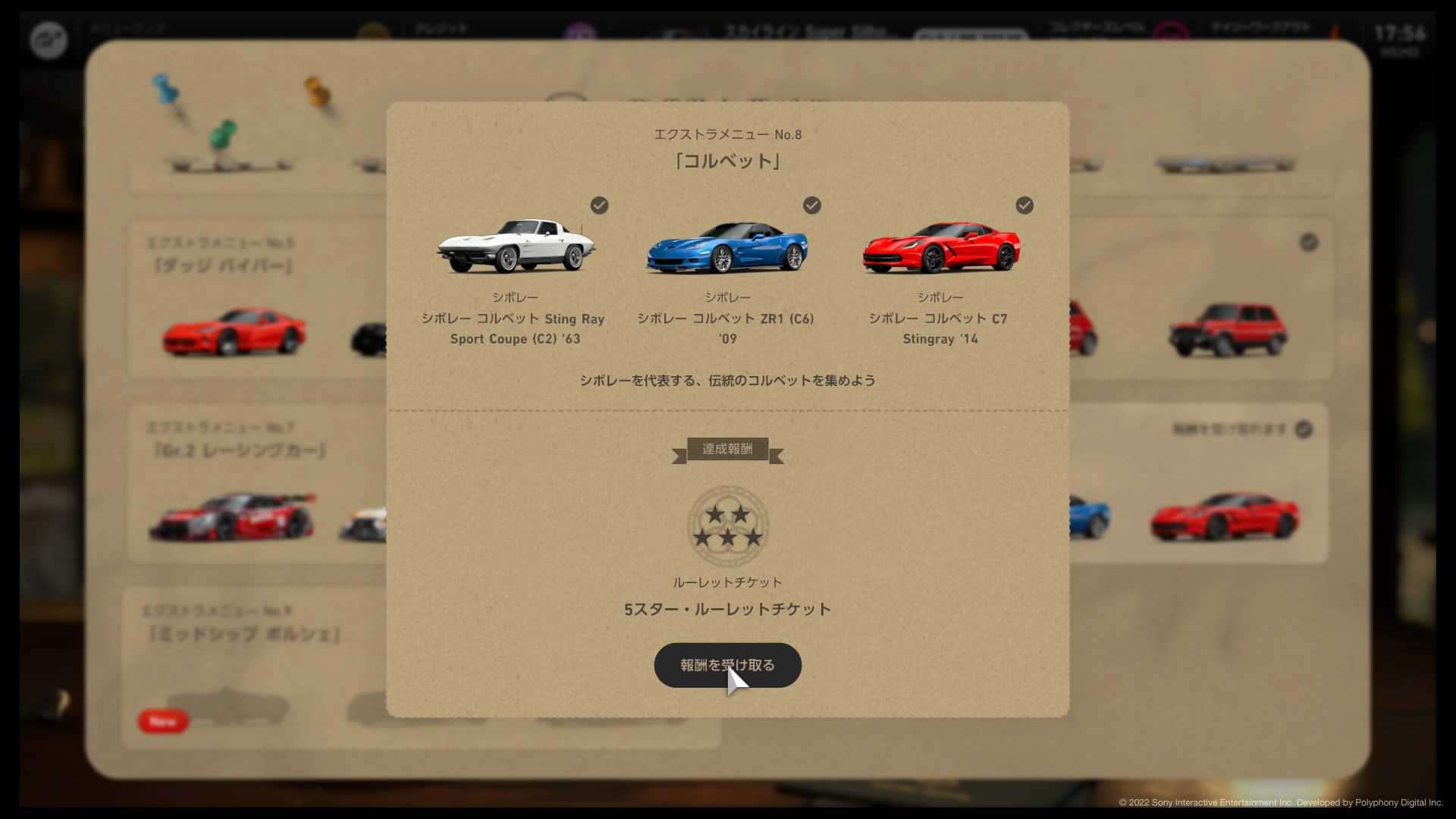Click the clock showing 17:56
The width and height of the screenshot is (1456, 819).
(1400, 33)
